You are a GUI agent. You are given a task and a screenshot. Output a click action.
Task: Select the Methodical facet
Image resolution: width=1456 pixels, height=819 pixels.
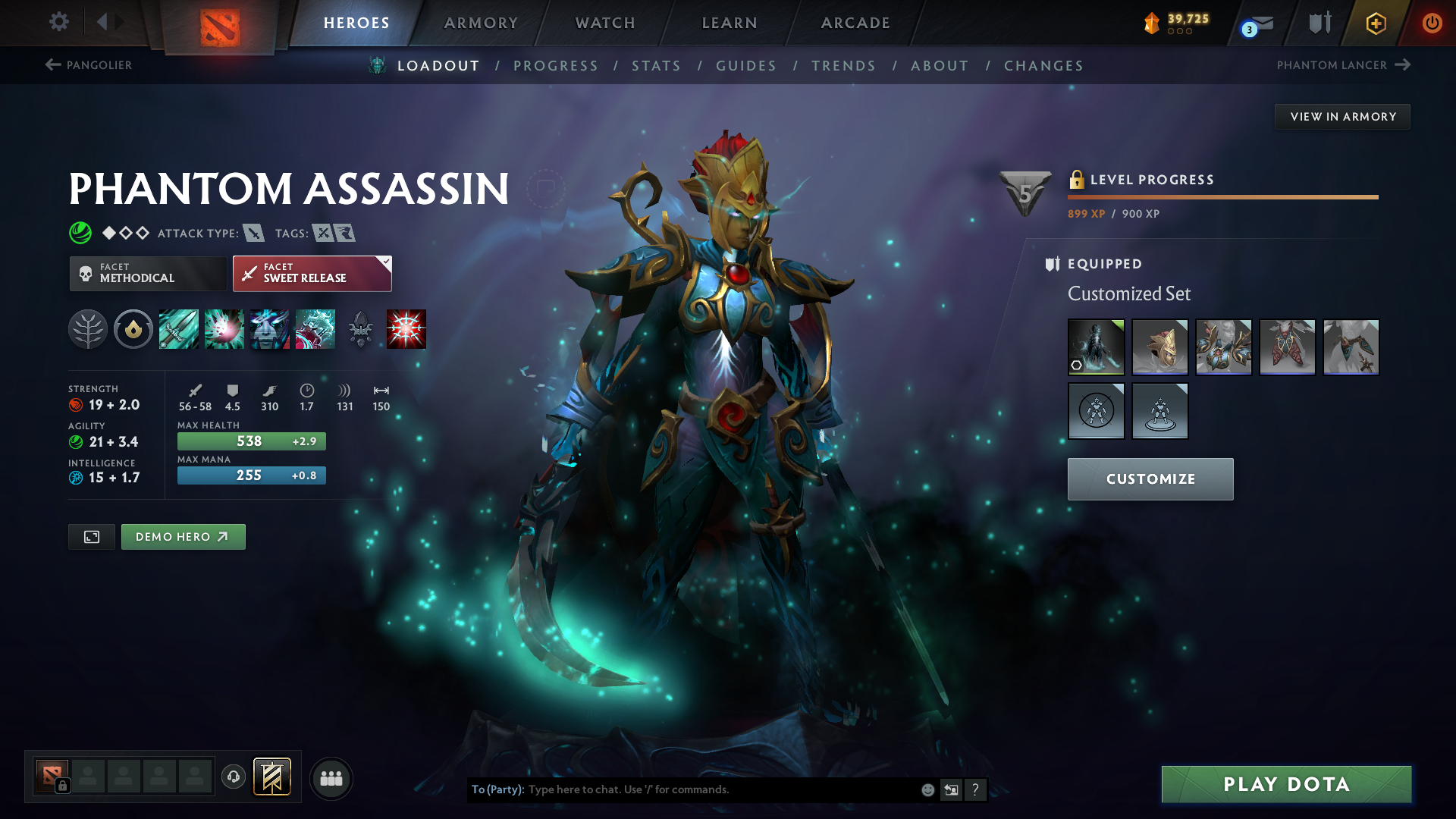(148, 273)
